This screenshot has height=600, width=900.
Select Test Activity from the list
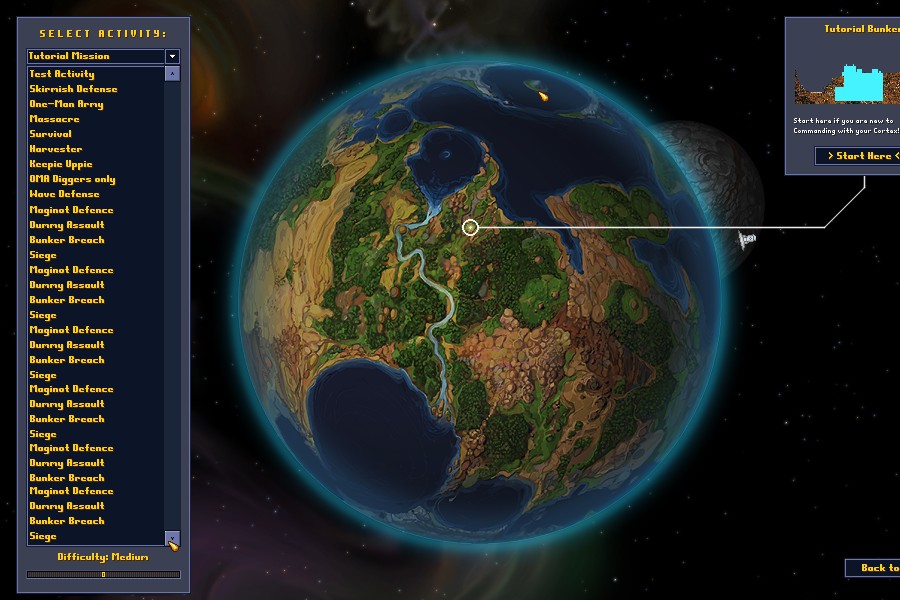62,74
